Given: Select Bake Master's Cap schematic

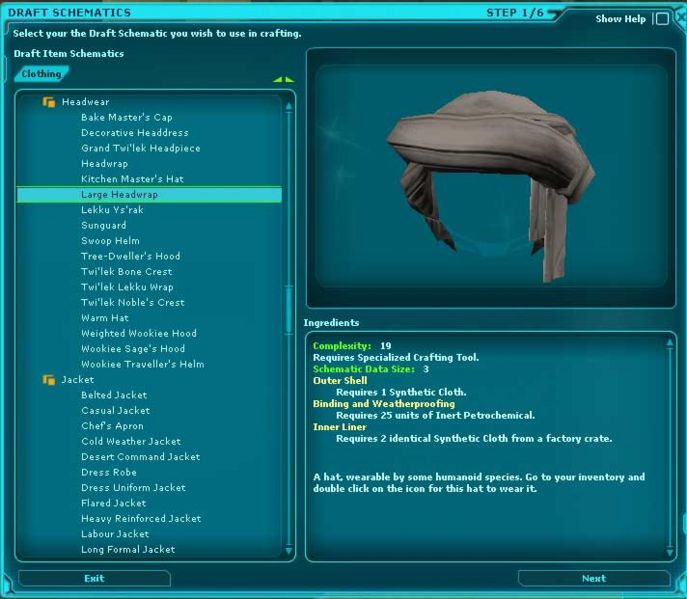Looking at the screenshot, I should coord(126,117).
